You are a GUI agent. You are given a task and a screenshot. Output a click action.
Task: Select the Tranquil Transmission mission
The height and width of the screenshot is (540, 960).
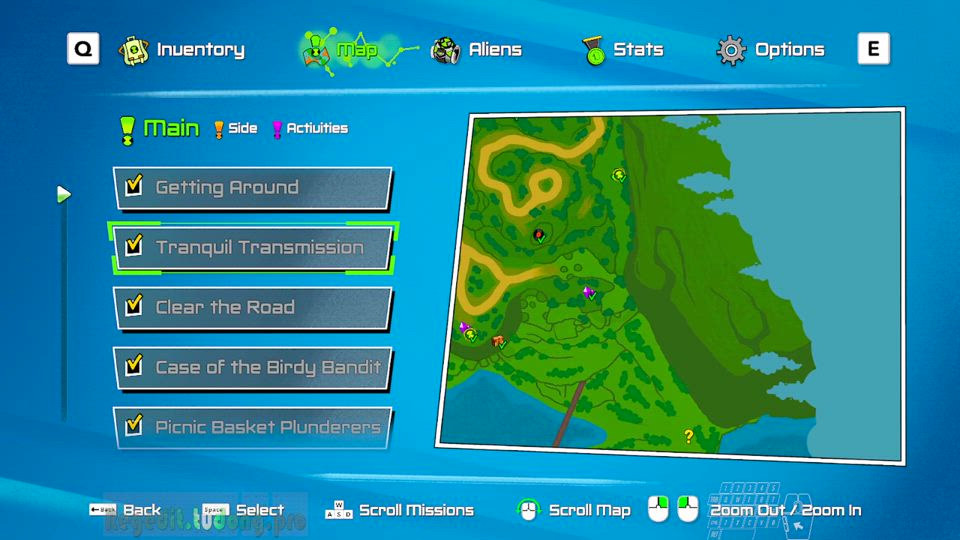click(252, 247)
